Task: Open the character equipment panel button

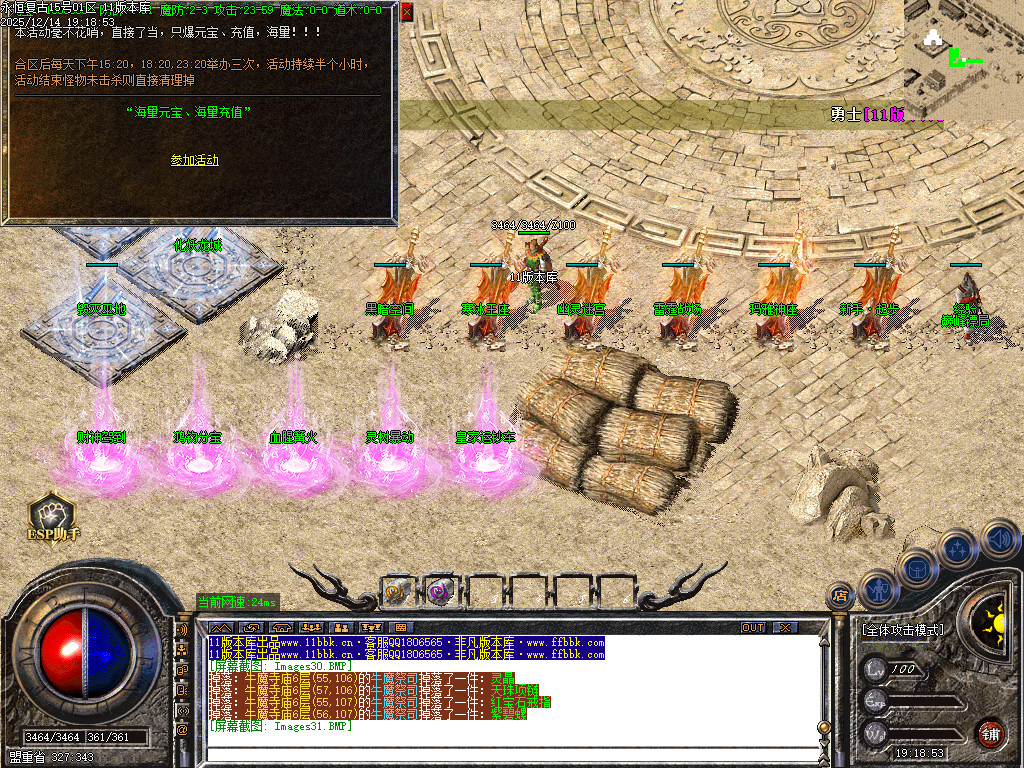Action: pyautogui.click(x=878, y=589)
